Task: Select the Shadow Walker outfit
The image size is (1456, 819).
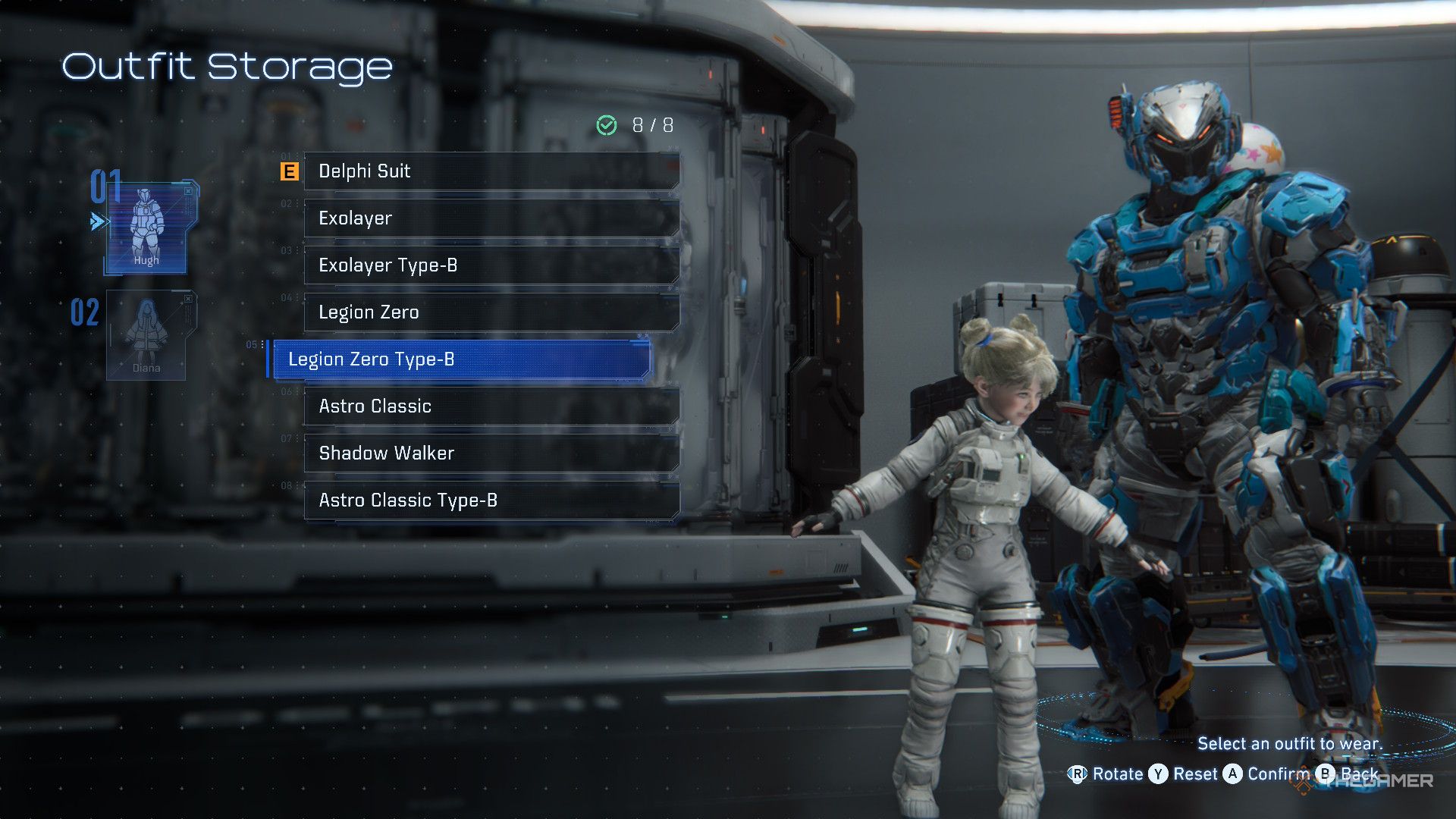Action: point(491,453)
